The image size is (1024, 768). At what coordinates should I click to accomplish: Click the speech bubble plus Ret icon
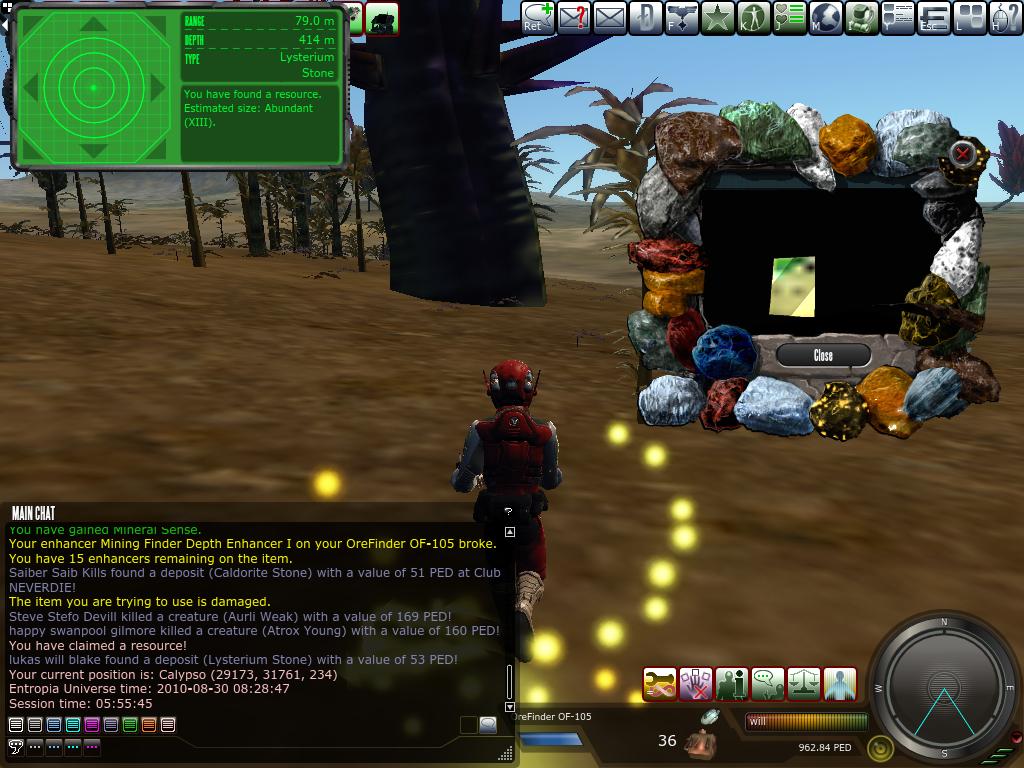(x=537, y=17)
